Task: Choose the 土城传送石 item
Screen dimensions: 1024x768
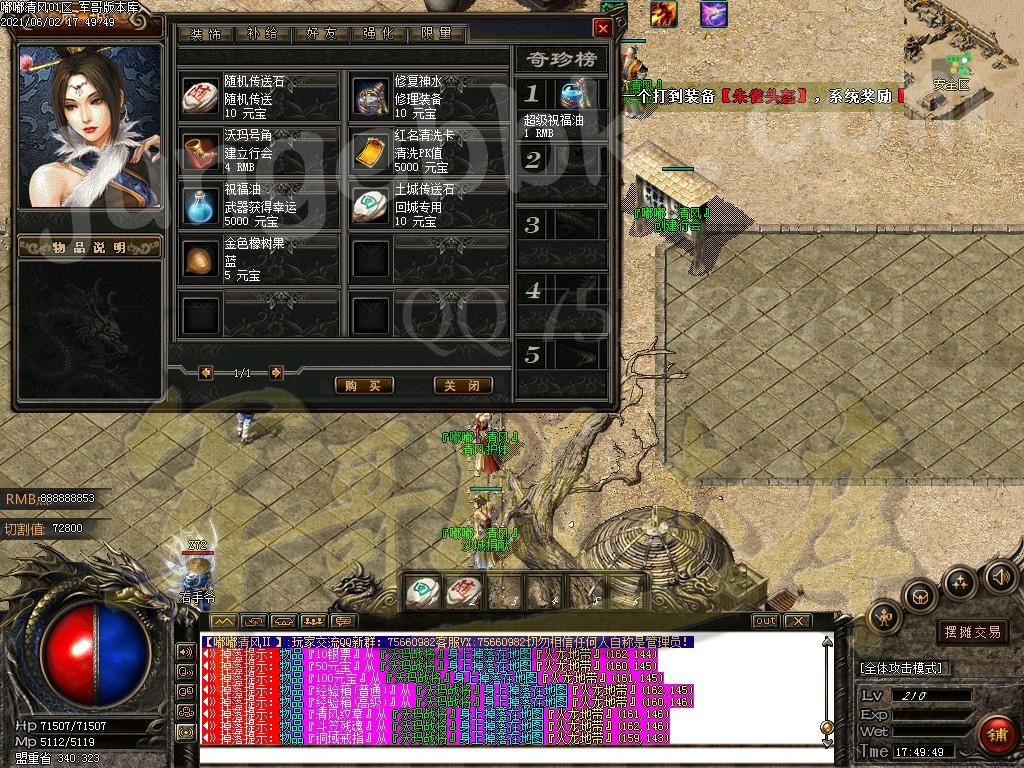Action: click(x=371, y=205)
